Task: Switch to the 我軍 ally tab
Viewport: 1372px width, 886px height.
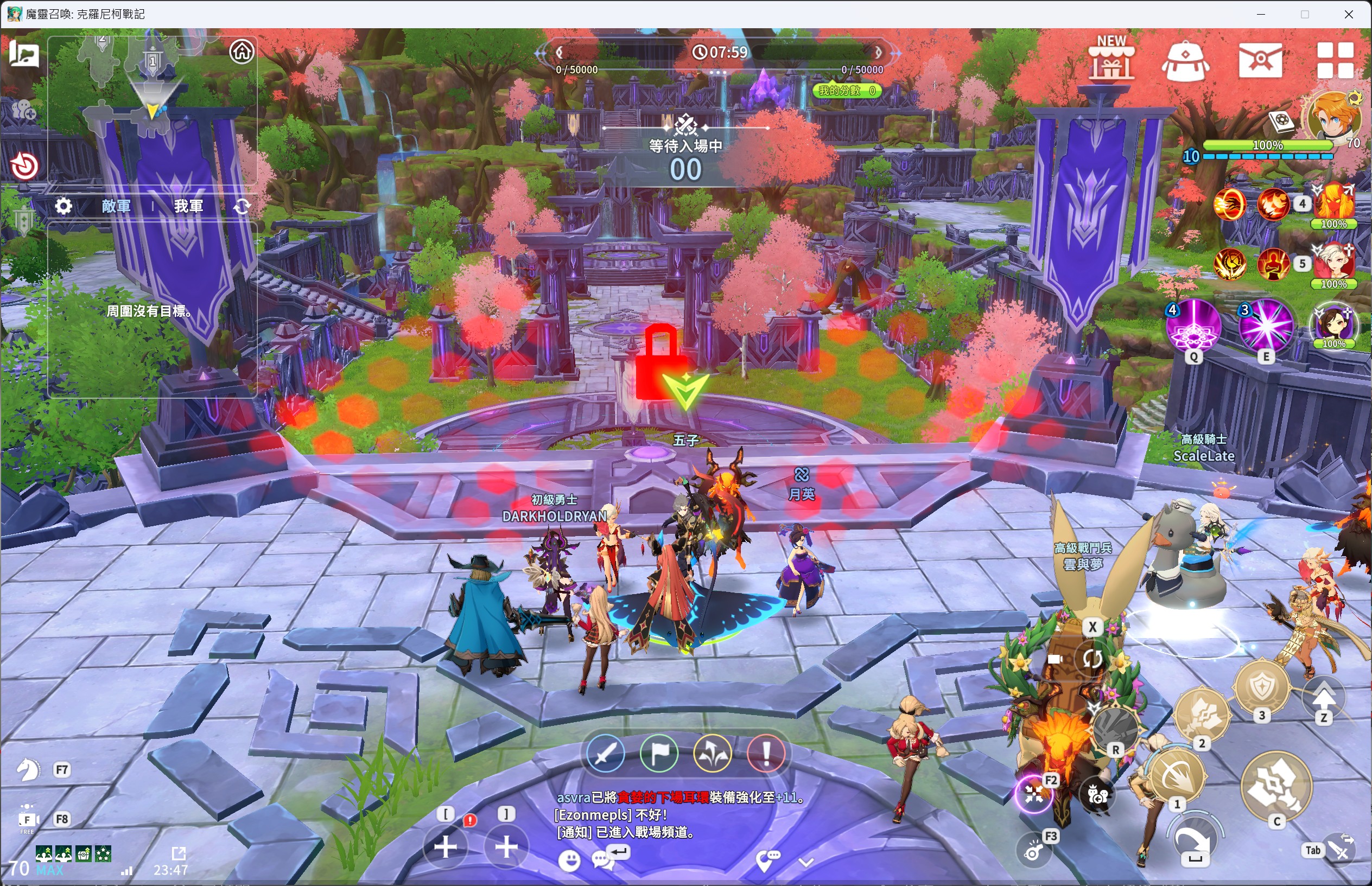Action: (189, 206)
